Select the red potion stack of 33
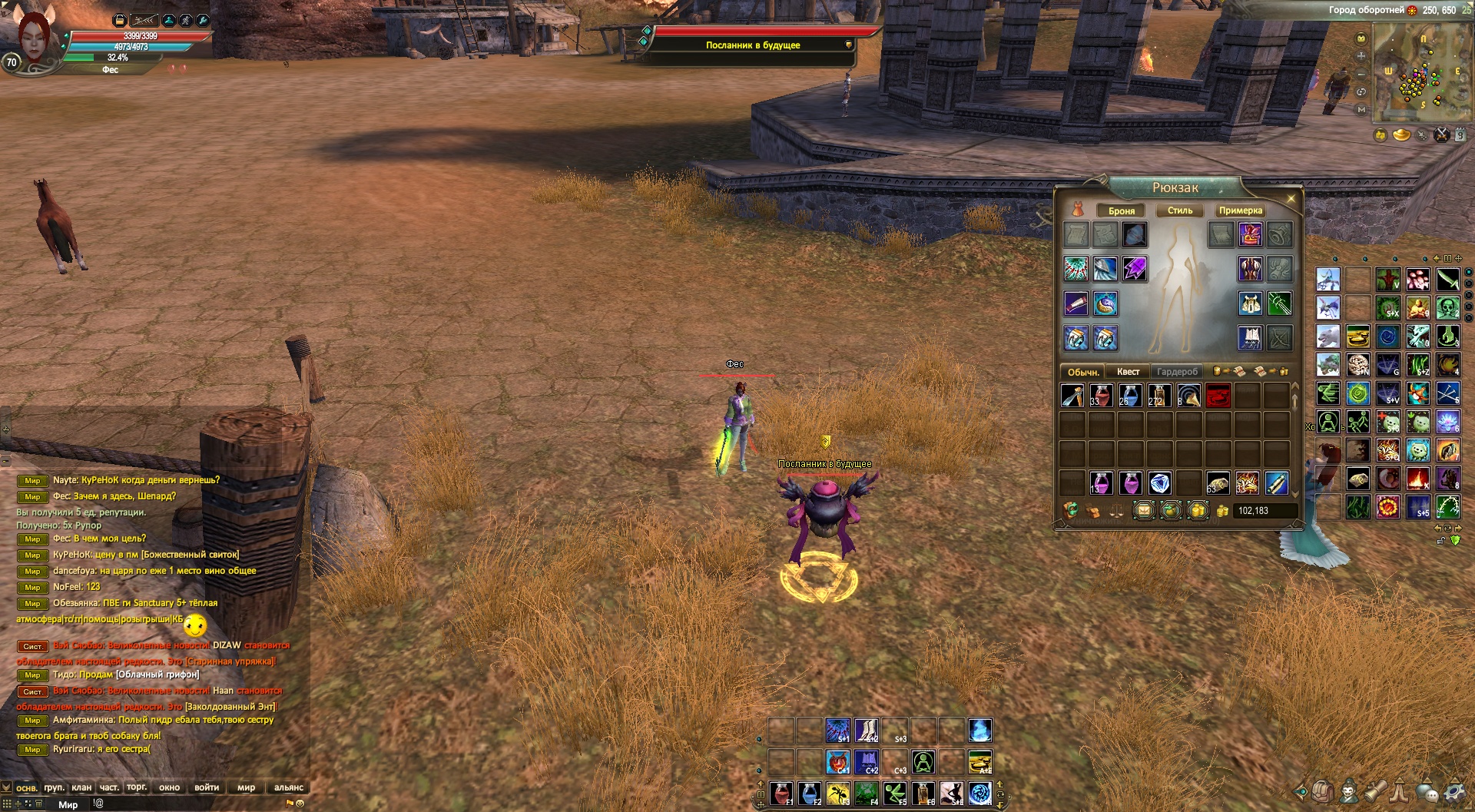 pyautogui.click(x=1101, y=396)
